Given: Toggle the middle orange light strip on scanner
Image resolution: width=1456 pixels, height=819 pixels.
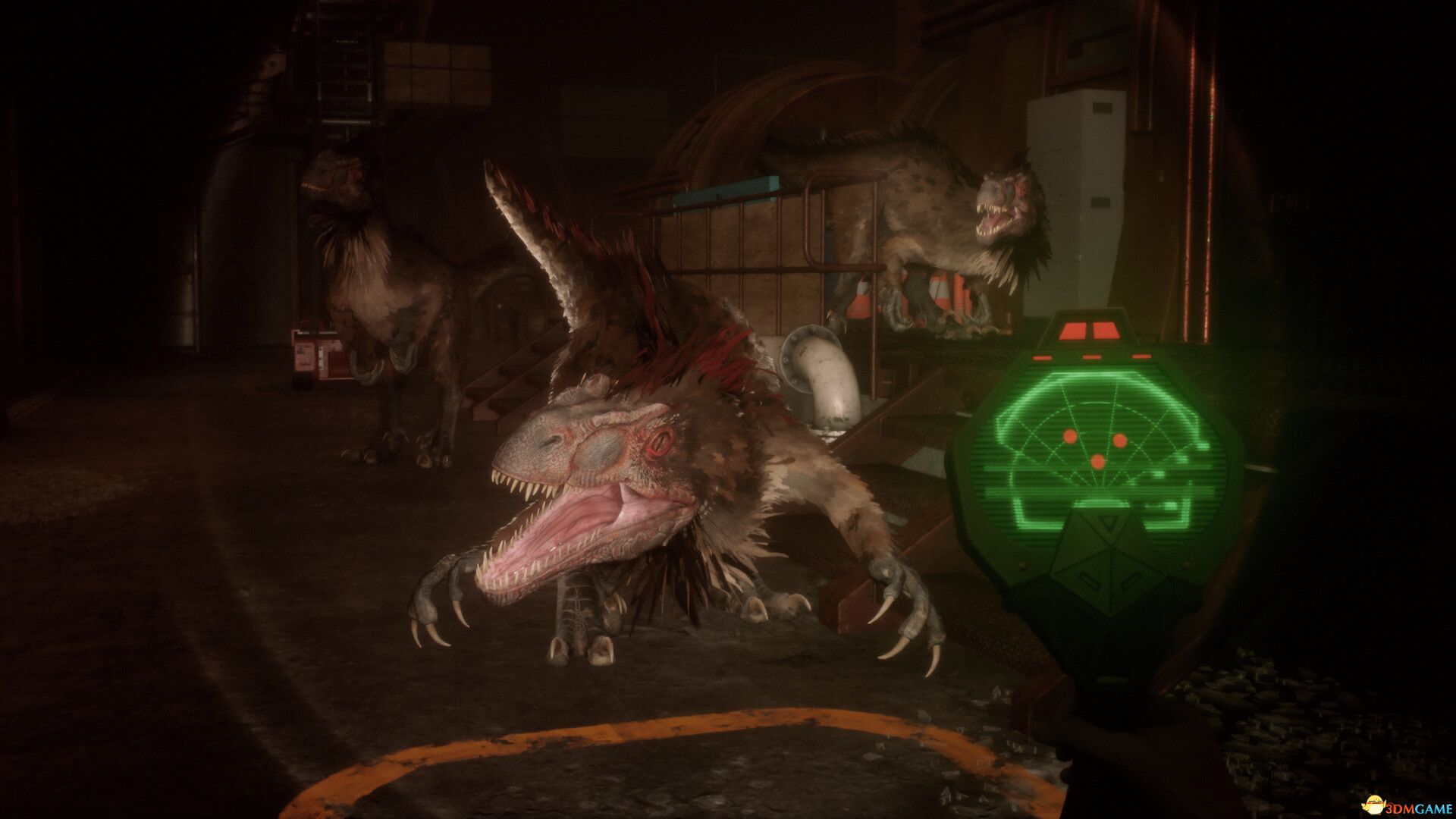Looking at the screenshot, I should click(x=1093, y=358).
